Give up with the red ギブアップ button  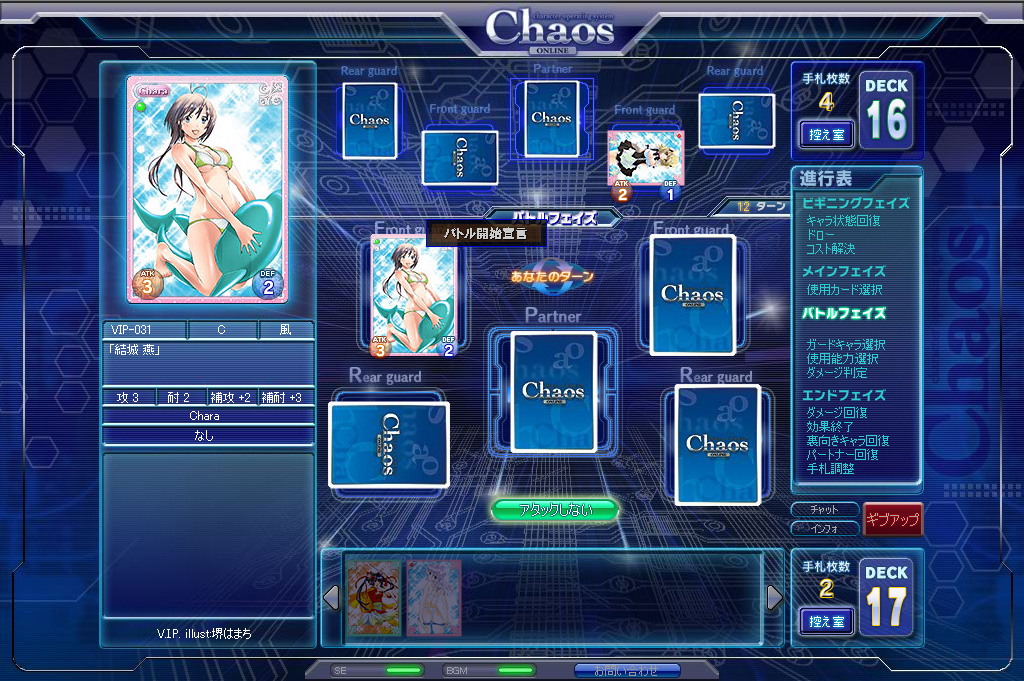[x=892, y=519]
